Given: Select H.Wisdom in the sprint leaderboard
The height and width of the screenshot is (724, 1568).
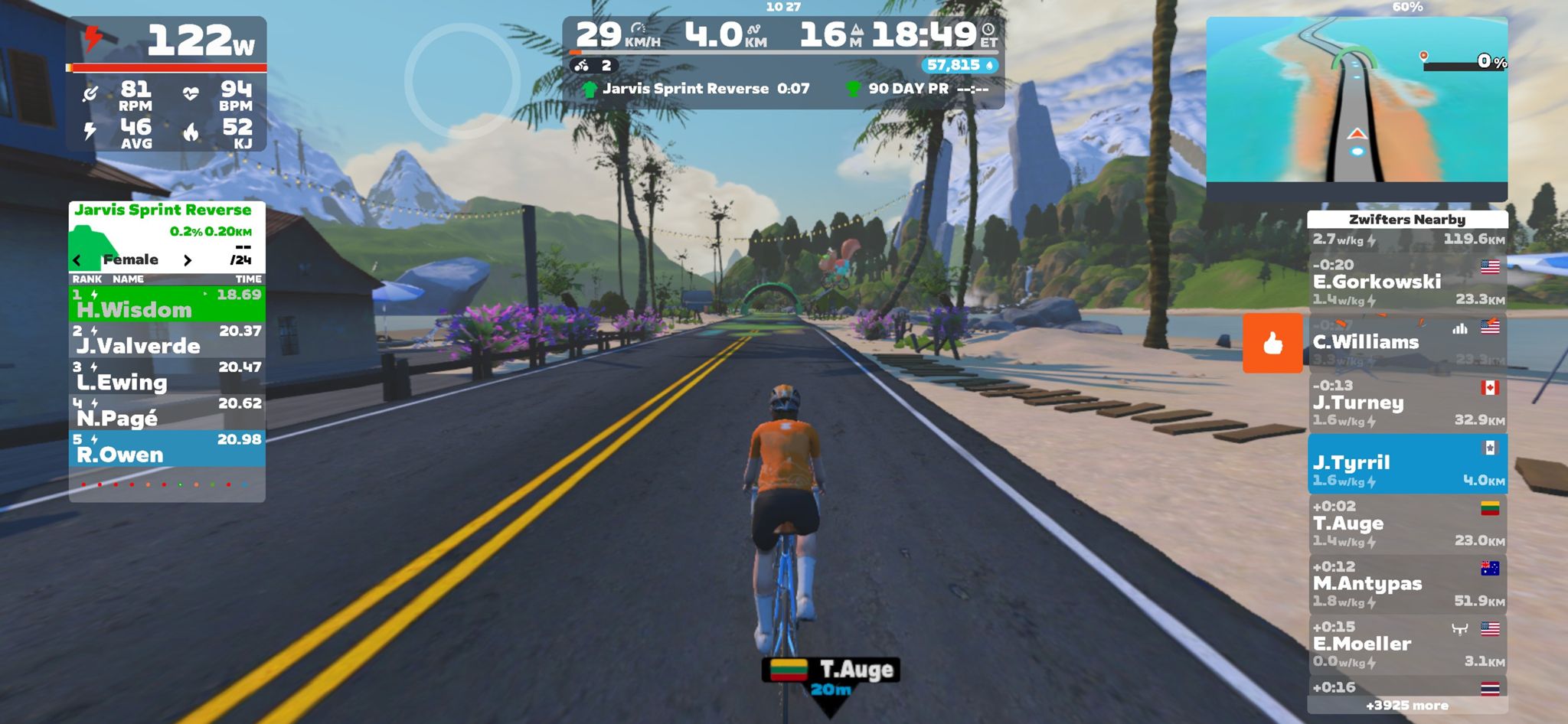Looking at the screenshot, I should pyautogui.click(x=167, y=304).
